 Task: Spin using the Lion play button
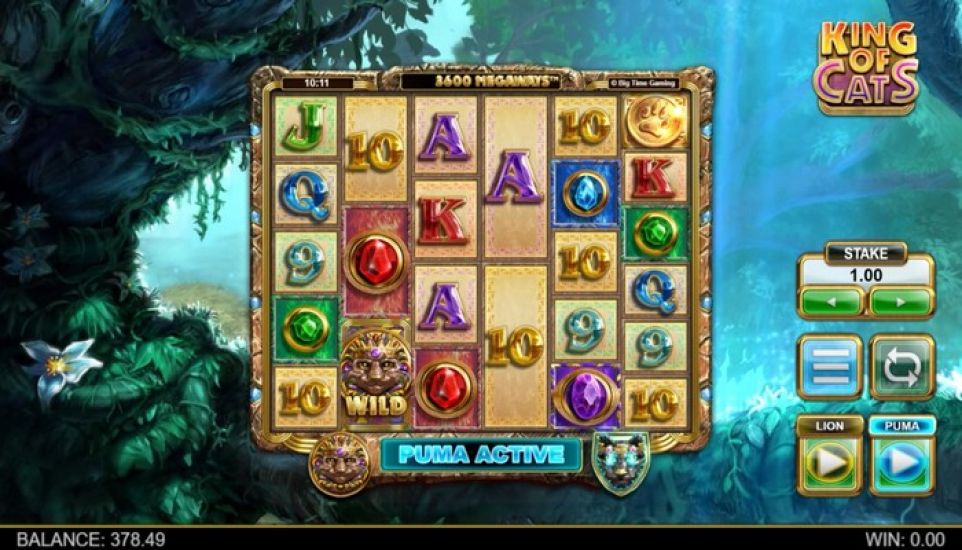pos(829,462)
